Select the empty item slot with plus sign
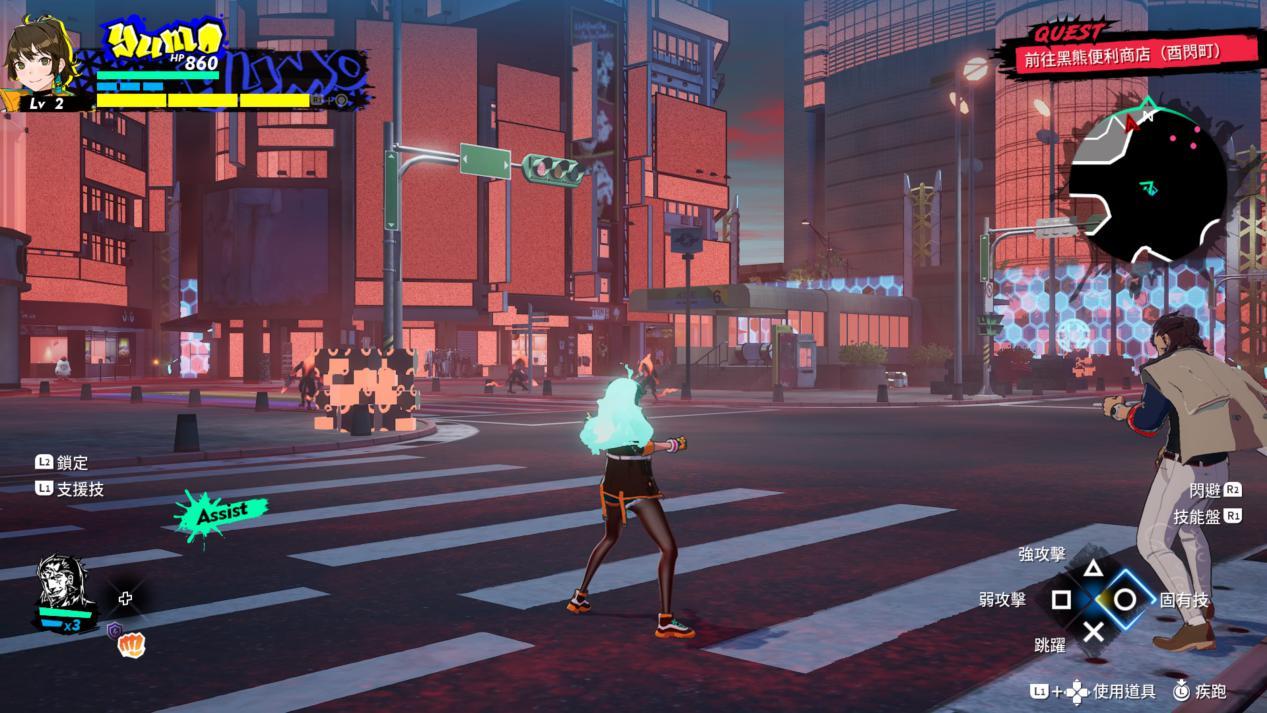 click(125, 598)
